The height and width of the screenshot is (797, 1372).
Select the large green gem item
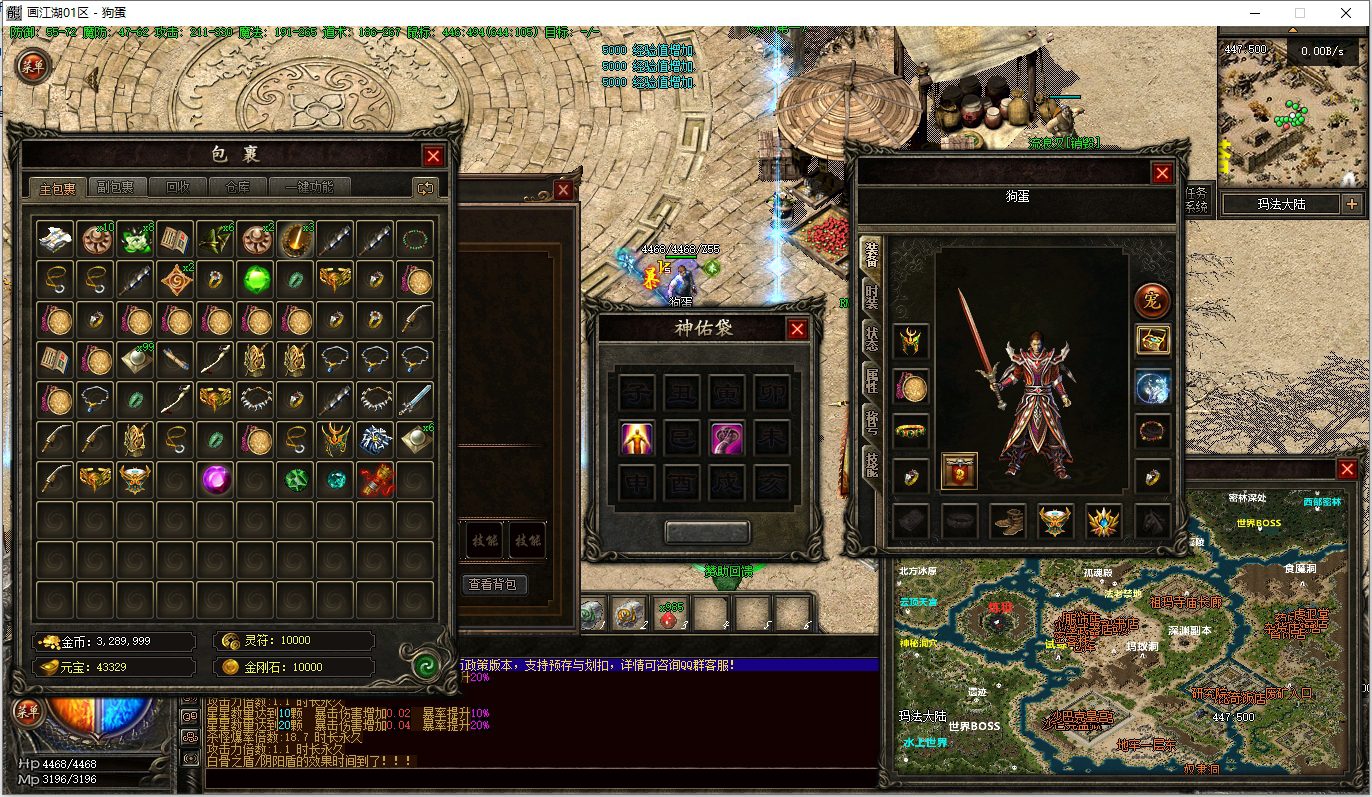256,278
